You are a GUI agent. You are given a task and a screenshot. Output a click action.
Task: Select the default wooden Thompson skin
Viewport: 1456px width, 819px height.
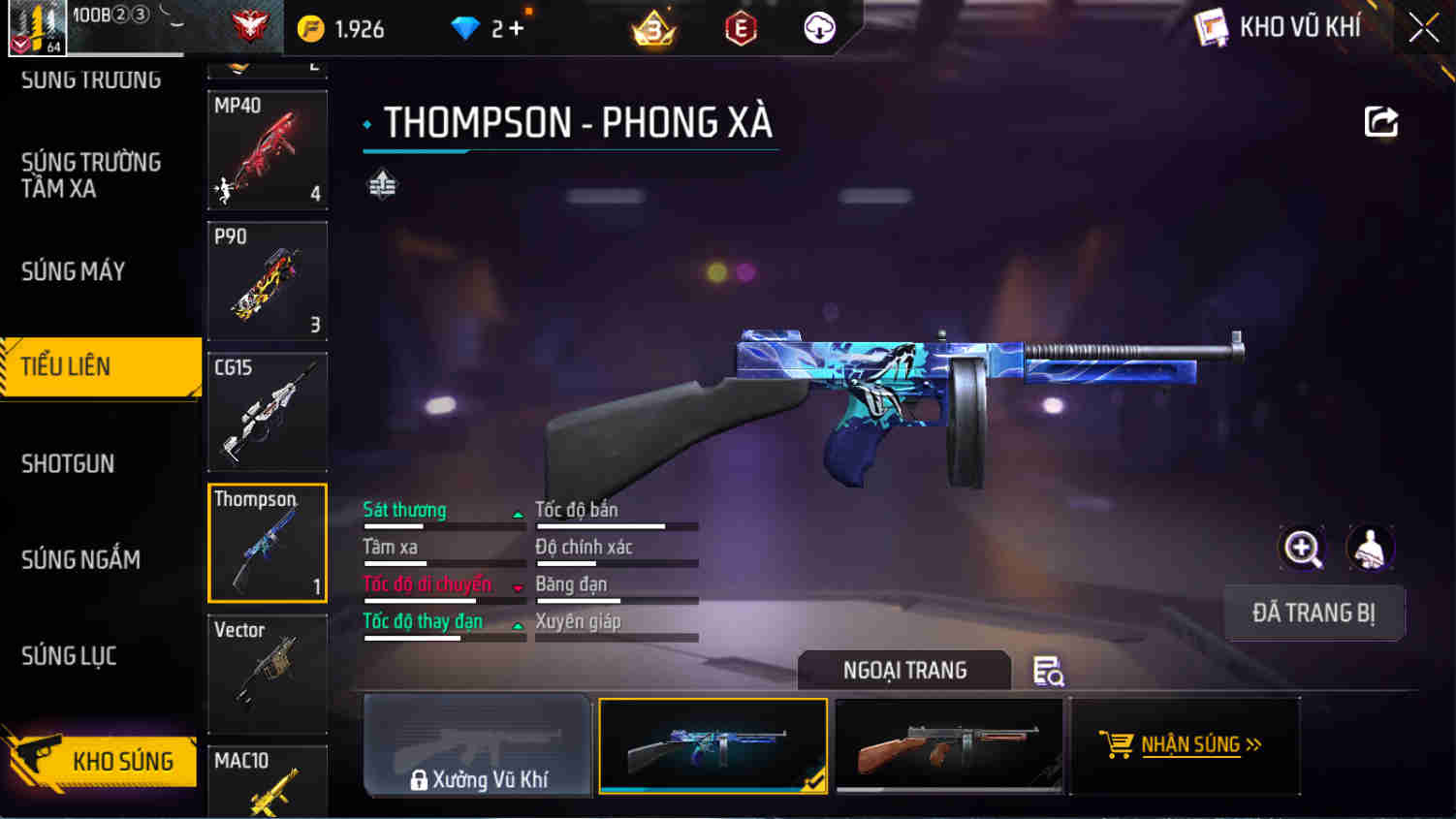[948, 745]
